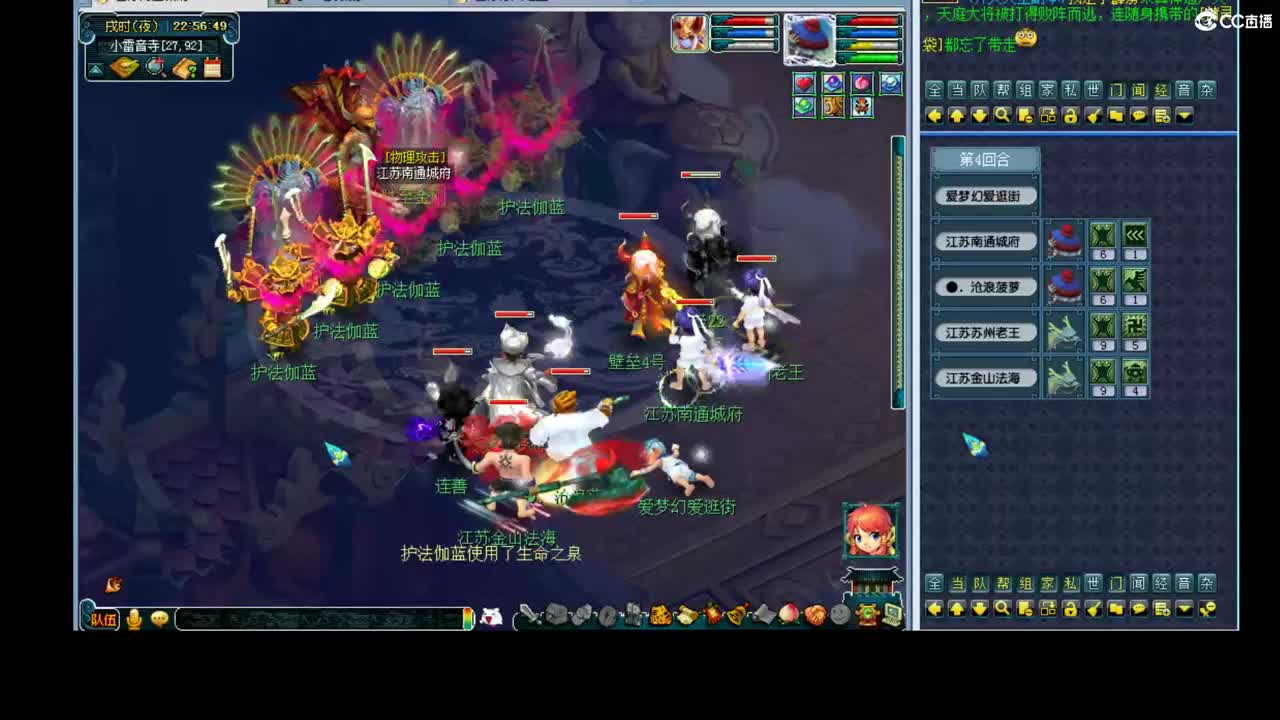Viewport: 1280px width, 720px height.
Task: Toggle the lock icon in the chat toolbar
Action: (x=1073, y=116)
